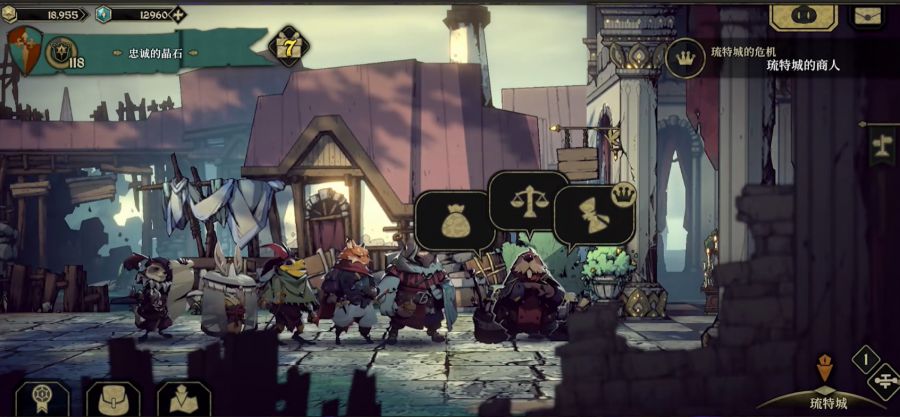Screen dimensions: 900x417
Task: Open the achievements medal ribbon button
Action: (x=42, y=398)
